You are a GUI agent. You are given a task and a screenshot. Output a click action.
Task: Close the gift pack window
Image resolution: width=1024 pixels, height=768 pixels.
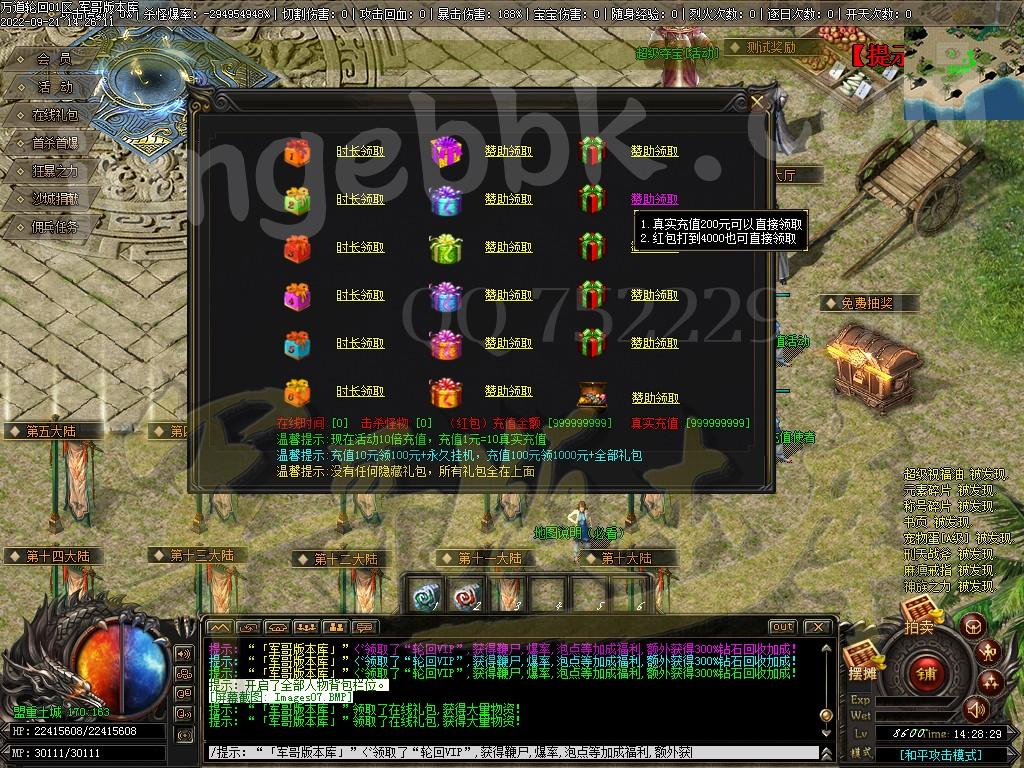coord(758,100)
